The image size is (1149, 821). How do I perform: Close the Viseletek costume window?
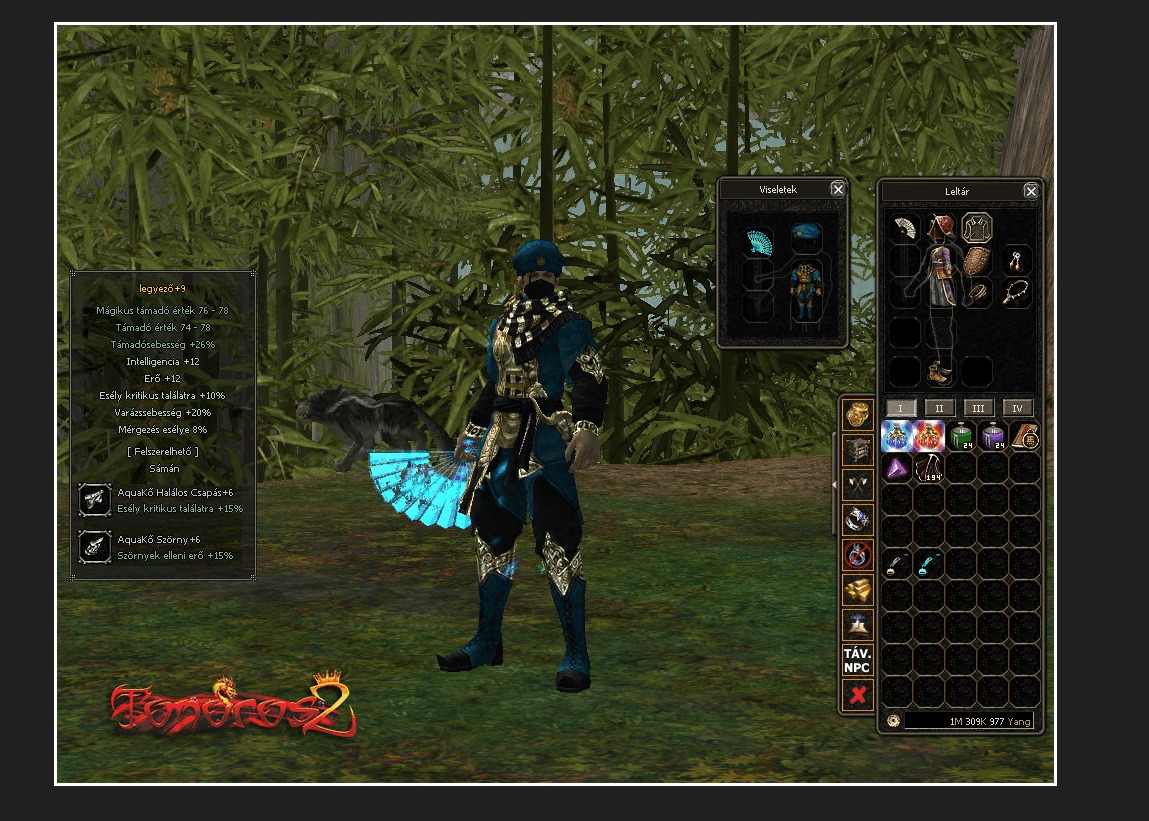[x=838, y=189]
